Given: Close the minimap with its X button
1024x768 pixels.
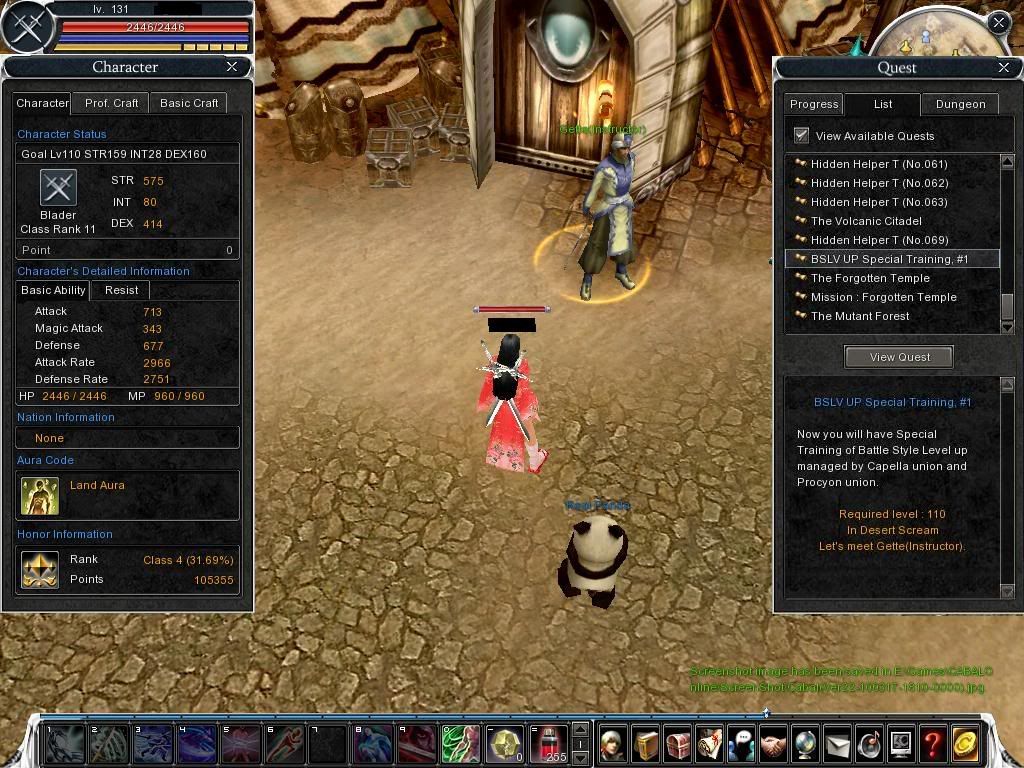Looking at the screenshot, I should click(998, 22).
